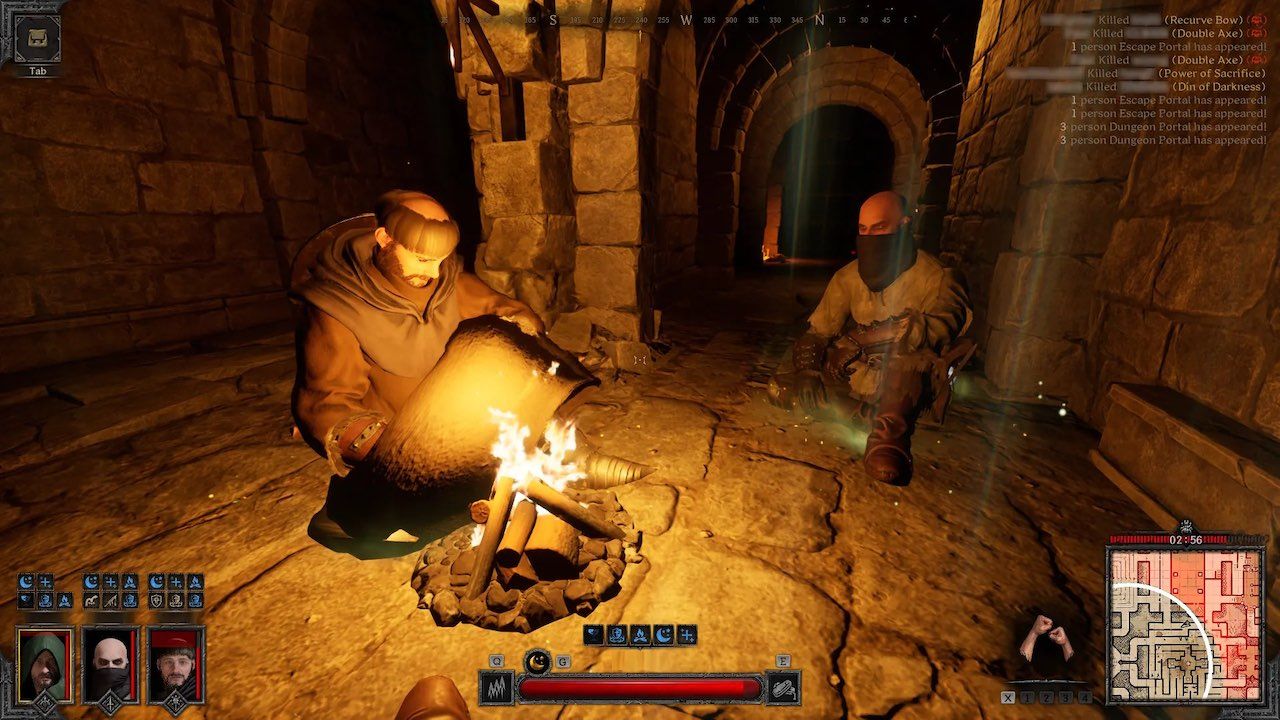Click the dungeon minimap in the corner
Image resolution: width=1280 pixels, height=720 pixels.
(x=1190, y=625)
